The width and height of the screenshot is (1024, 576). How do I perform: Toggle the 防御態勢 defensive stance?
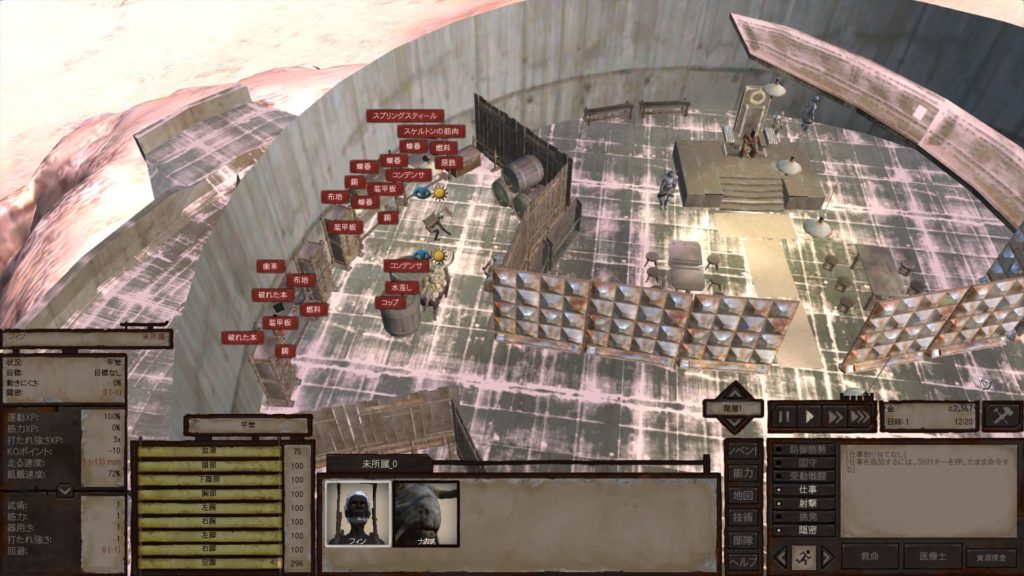[803, 450]
